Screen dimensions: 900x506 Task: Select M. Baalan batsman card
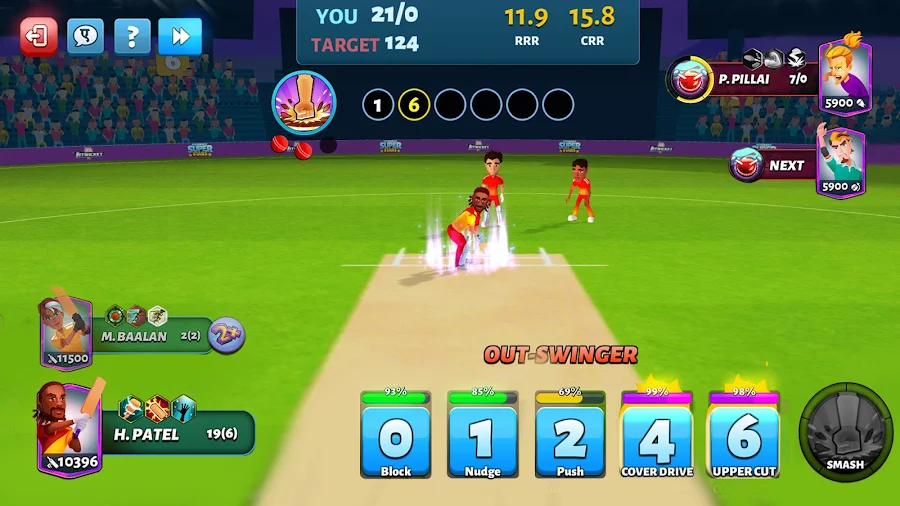tap(66, 330)
